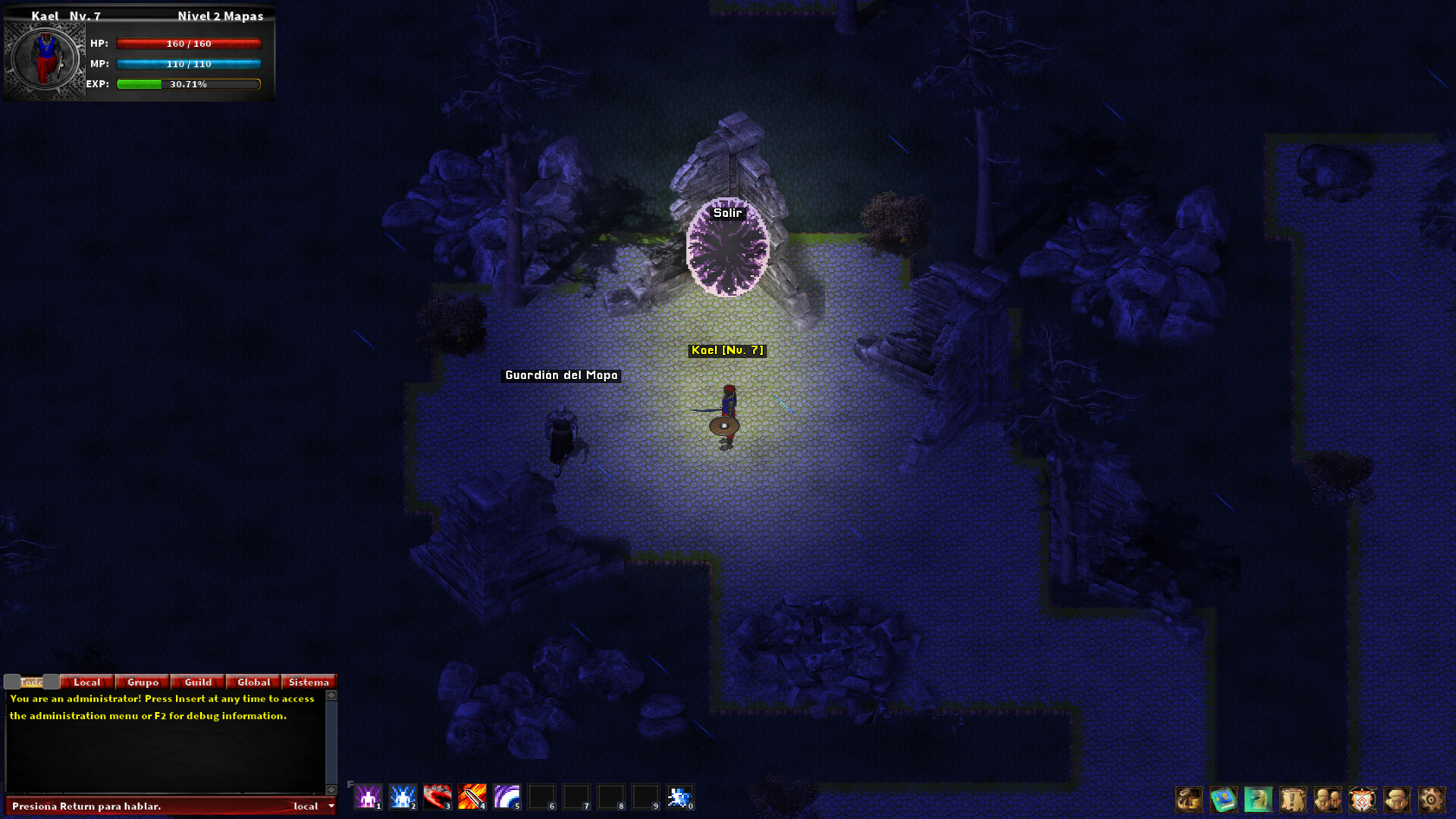The height and width of the screenshot is (819, 1456).
Task: Switch to the Global chat tab
Action: click(x=253, y=682)
